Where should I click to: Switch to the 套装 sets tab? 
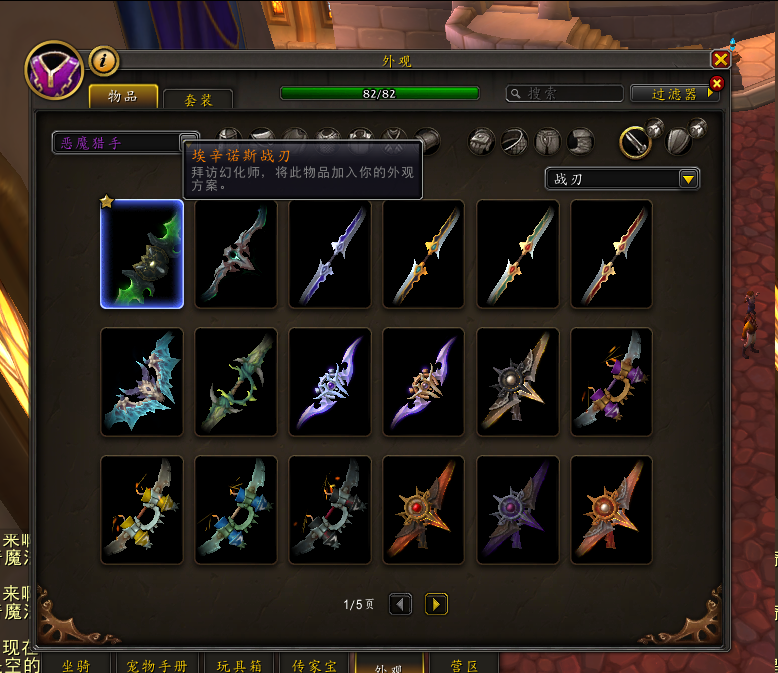pos(198,100)
